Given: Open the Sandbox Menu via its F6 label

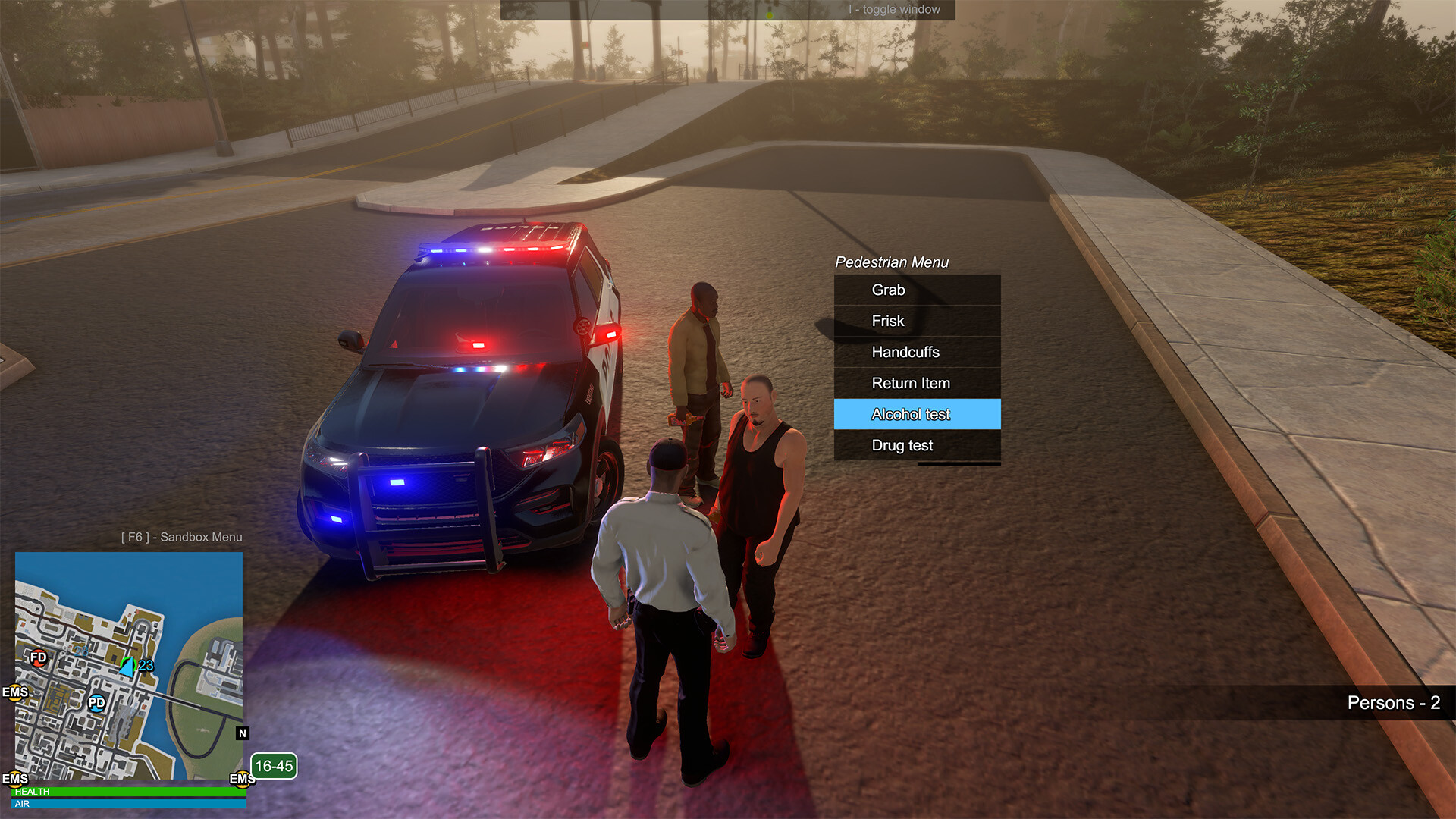Looking at the screenshot, I should pyautogui.click(x=180, y=537).
